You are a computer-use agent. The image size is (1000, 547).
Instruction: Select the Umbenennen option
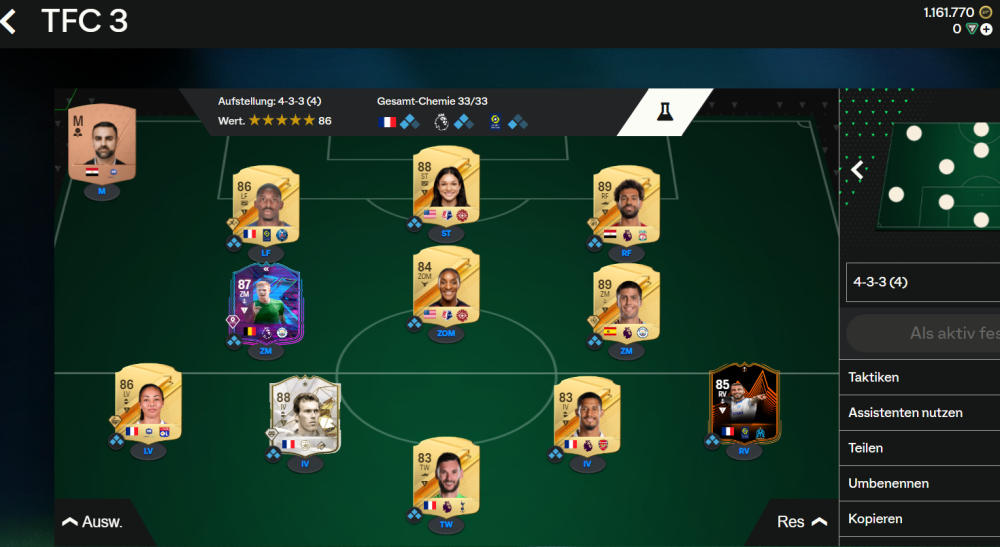[920, 483]
